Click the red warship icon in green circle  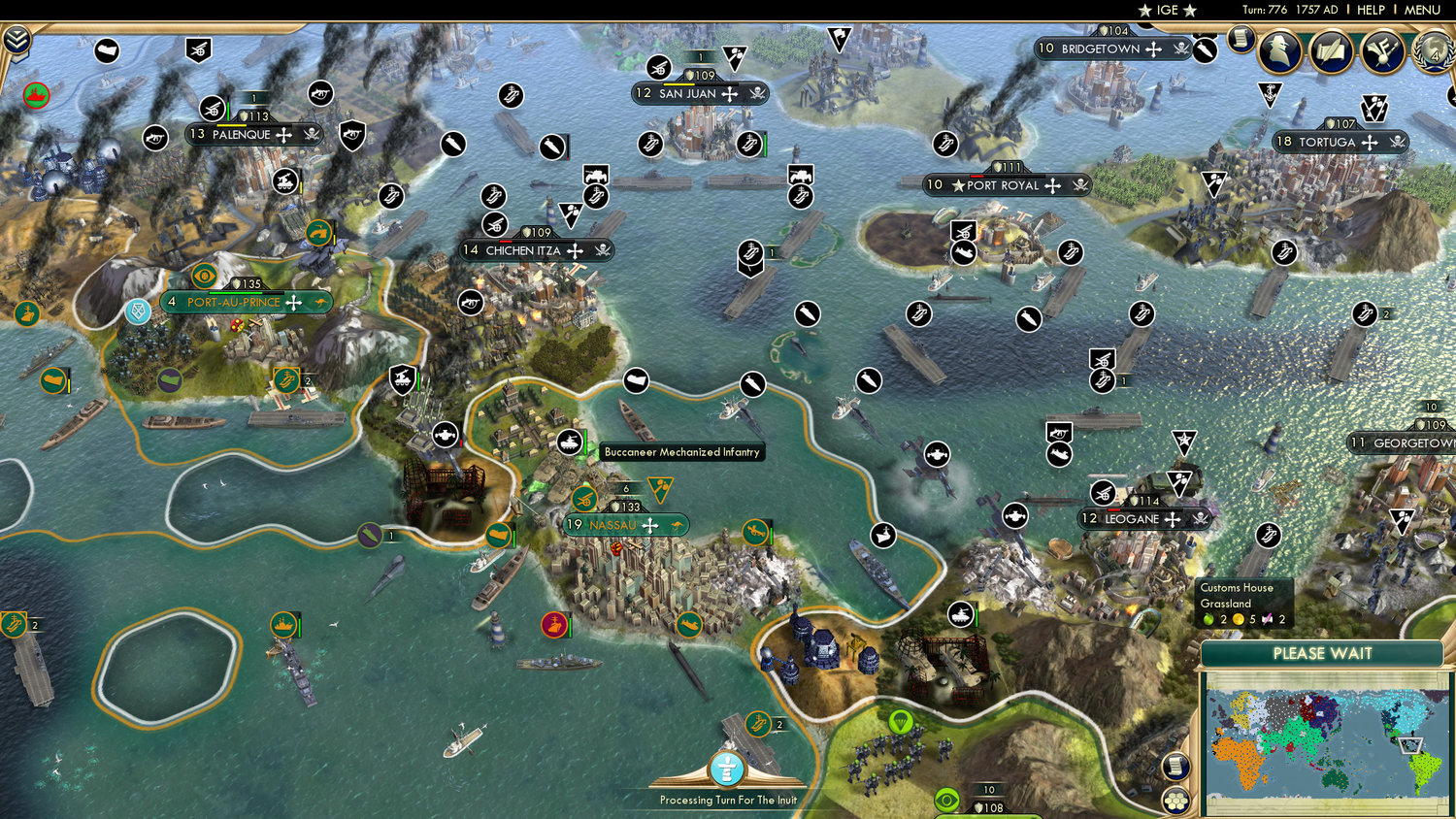553,626
